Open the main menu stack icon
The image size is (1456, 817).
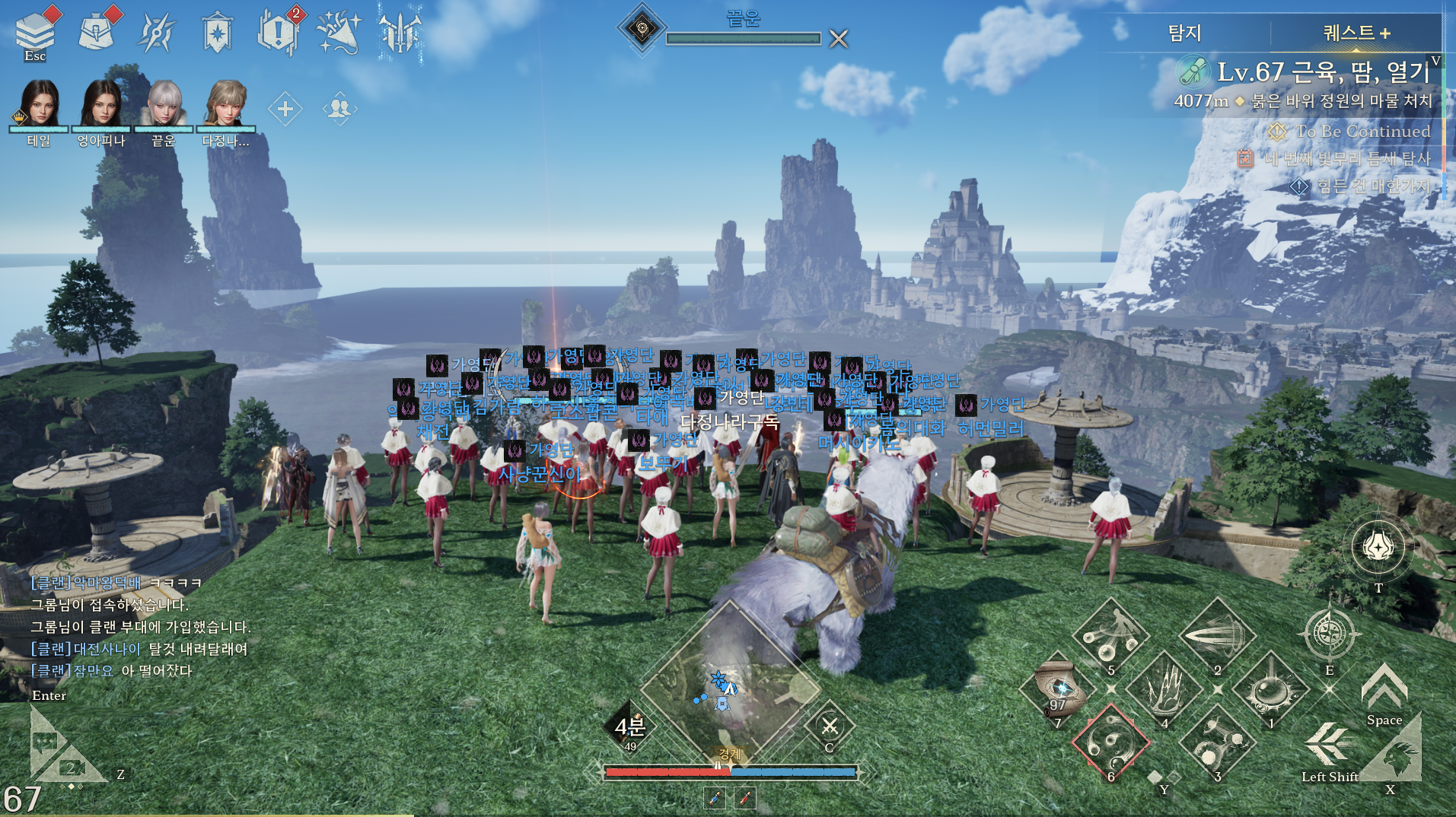pyautogui.click(x=35, y=32)
